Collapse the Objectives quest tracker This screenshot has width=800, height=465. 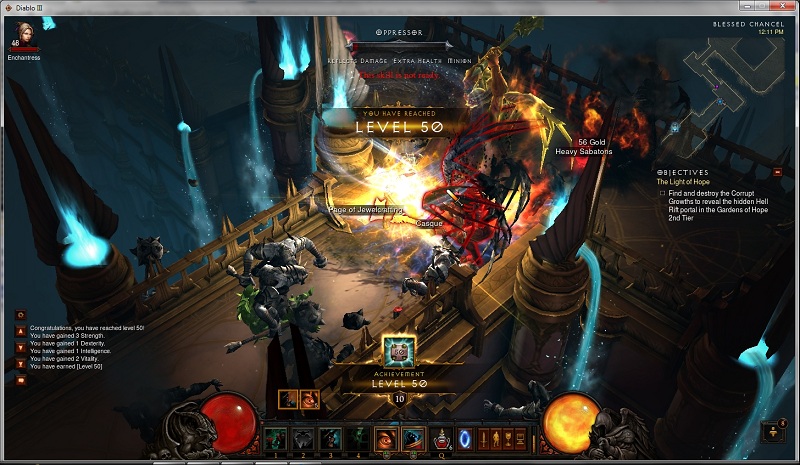click(x=778, y=172)
